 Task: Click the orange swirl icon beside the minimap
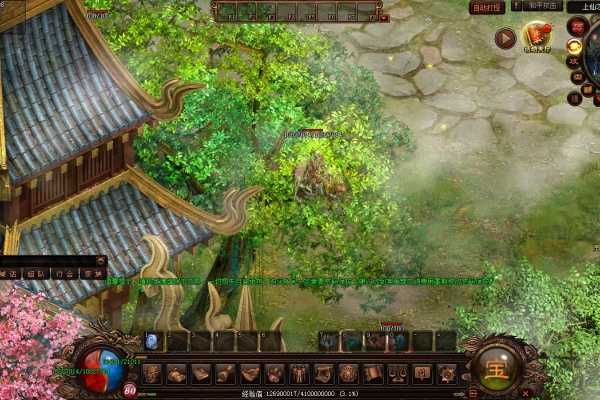point(574,46)
